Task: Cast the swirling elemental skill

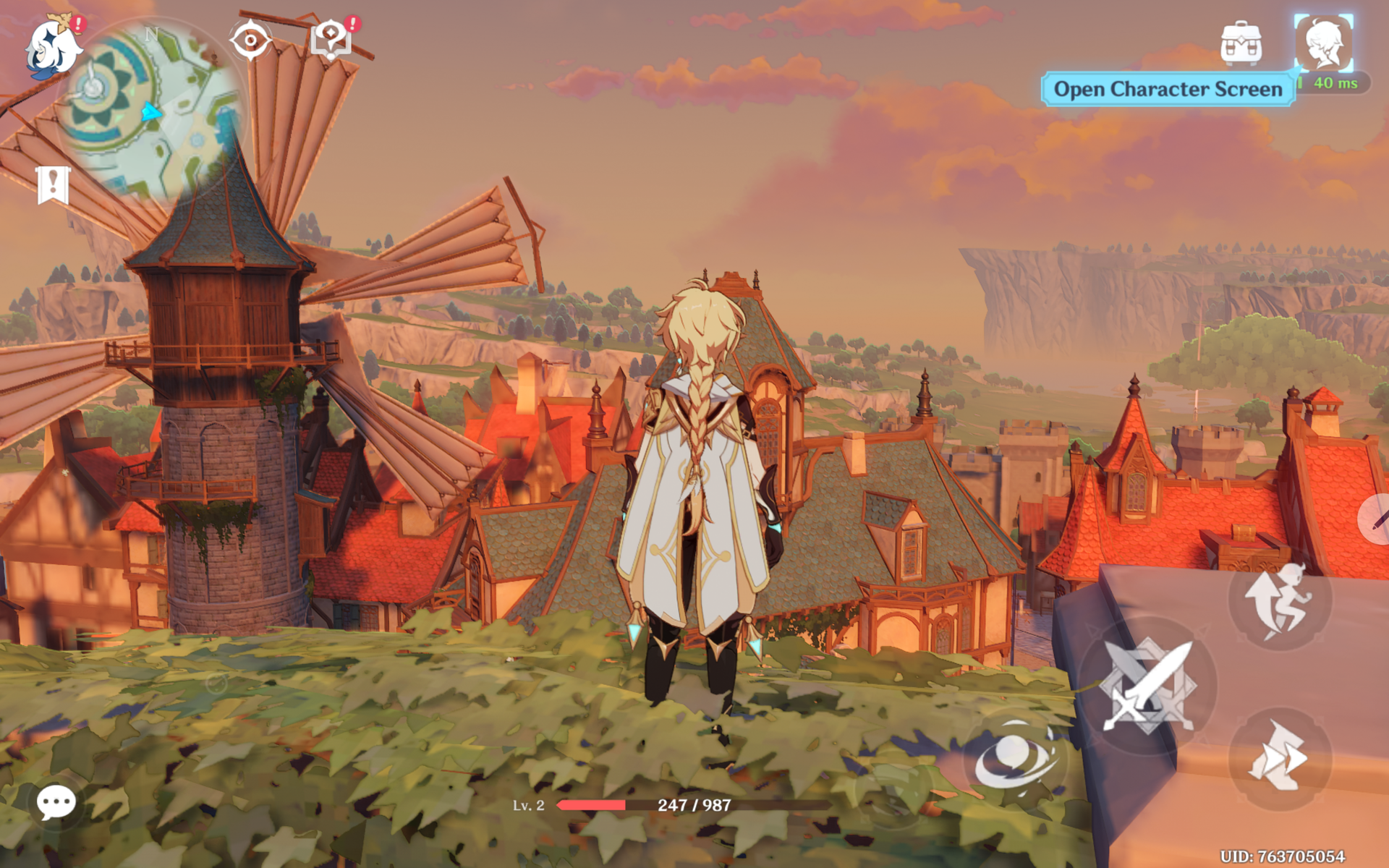Action: click(1015, 759)
